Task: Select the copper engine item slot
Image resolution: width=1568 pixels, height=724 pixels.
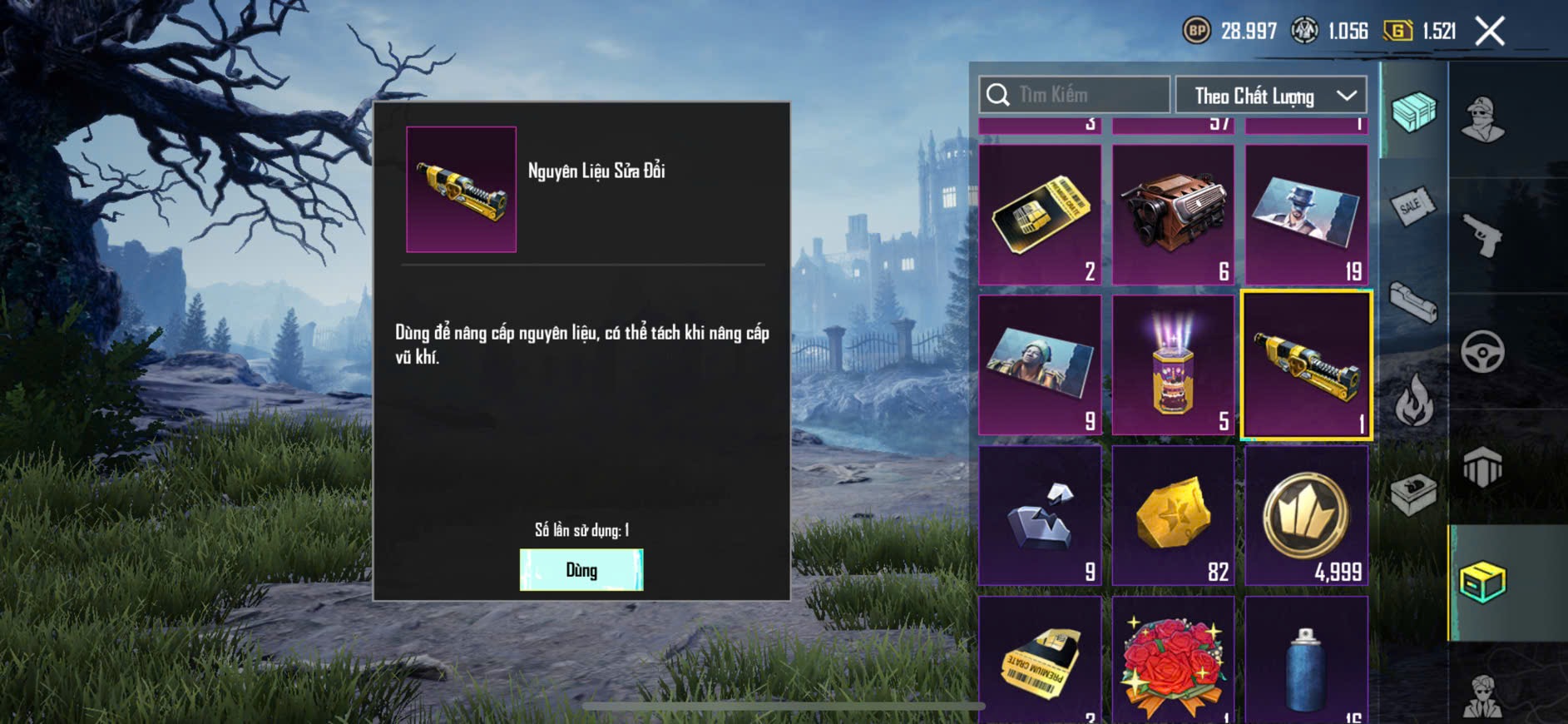Action: [x=1173, y=215]
